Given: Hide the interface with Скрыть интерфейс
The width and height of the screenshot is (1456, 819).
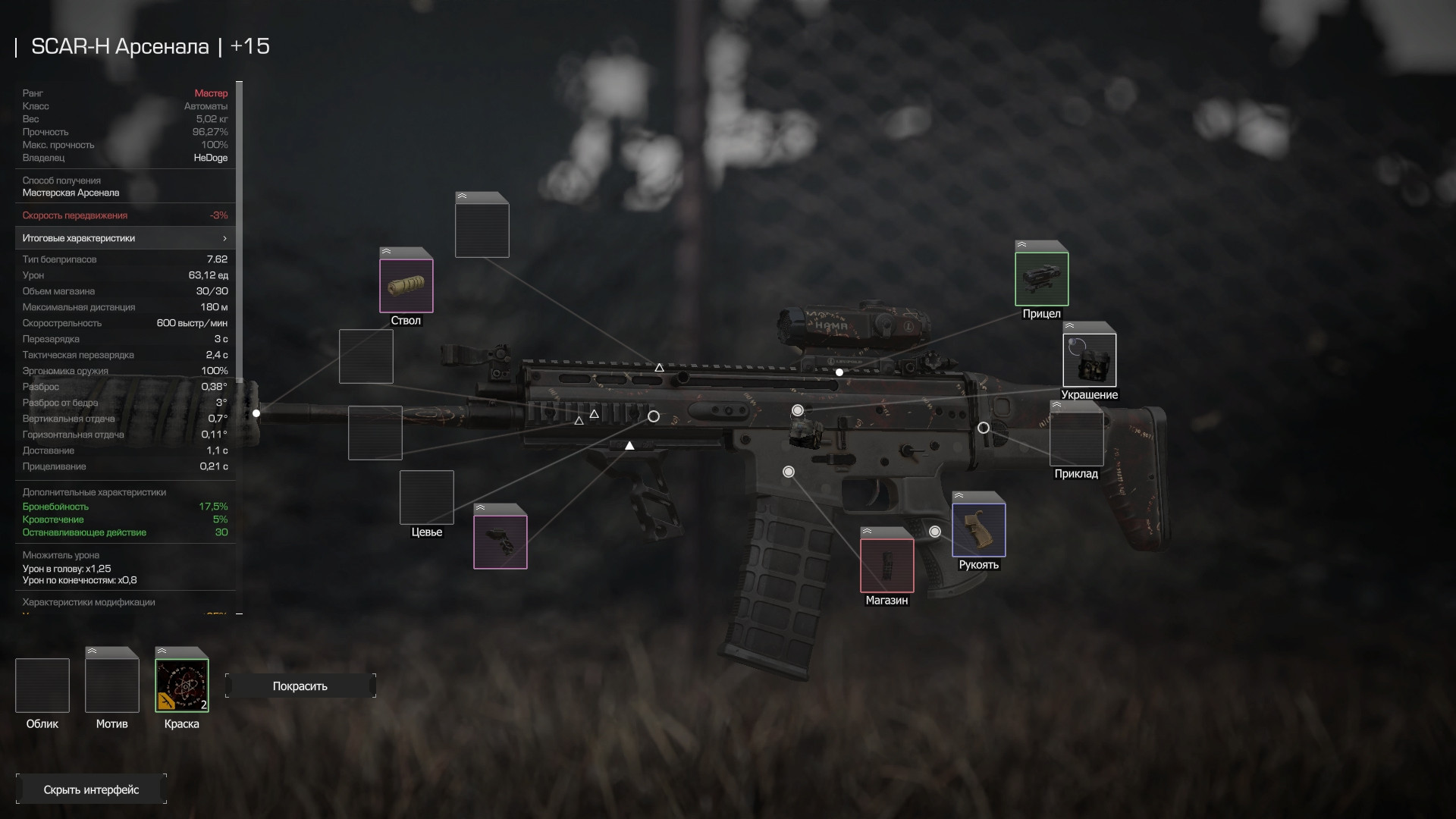Looking at the screenshot, I should (x=91, y=789).
